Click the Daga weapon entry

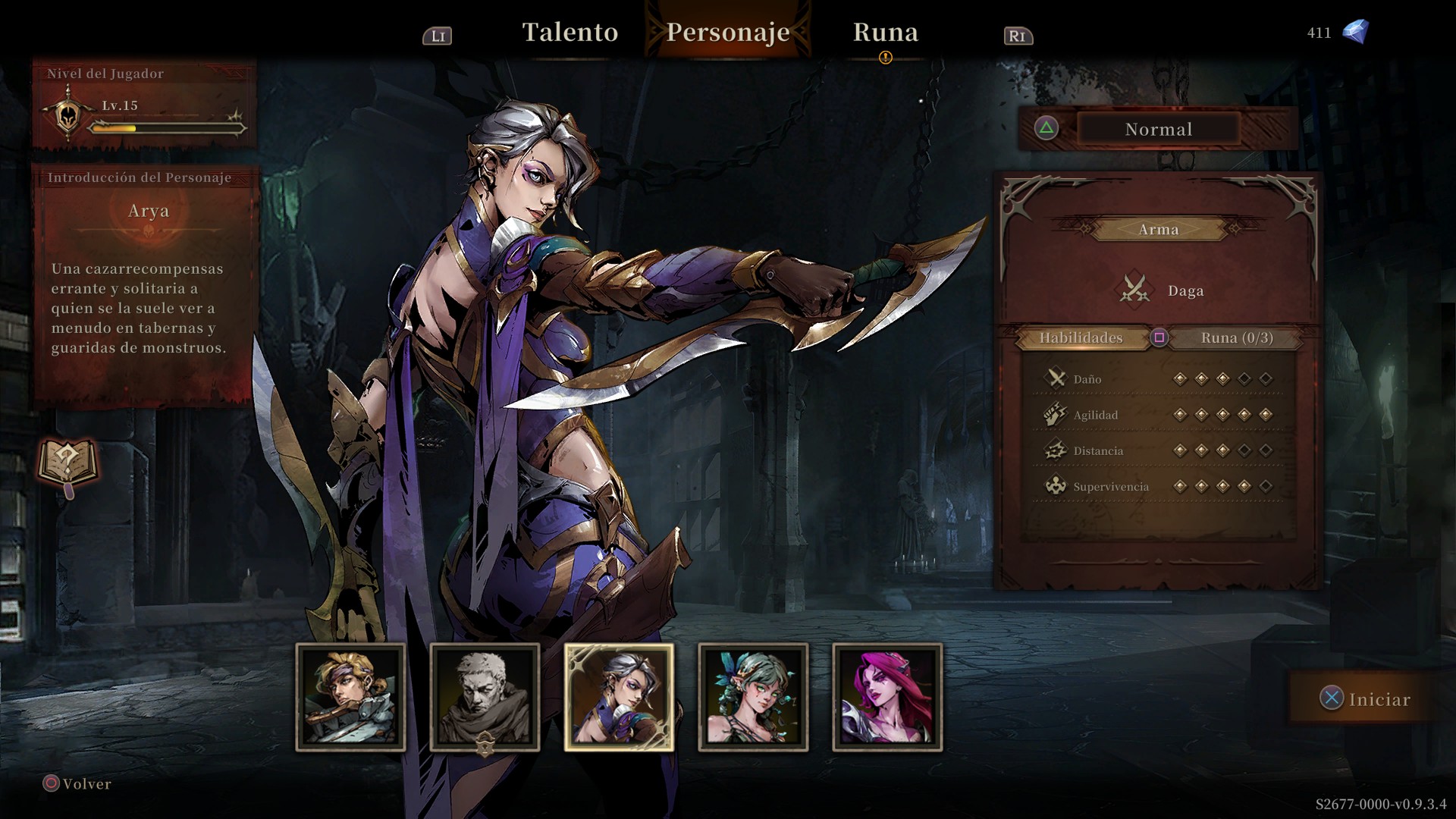[1159, 290]
